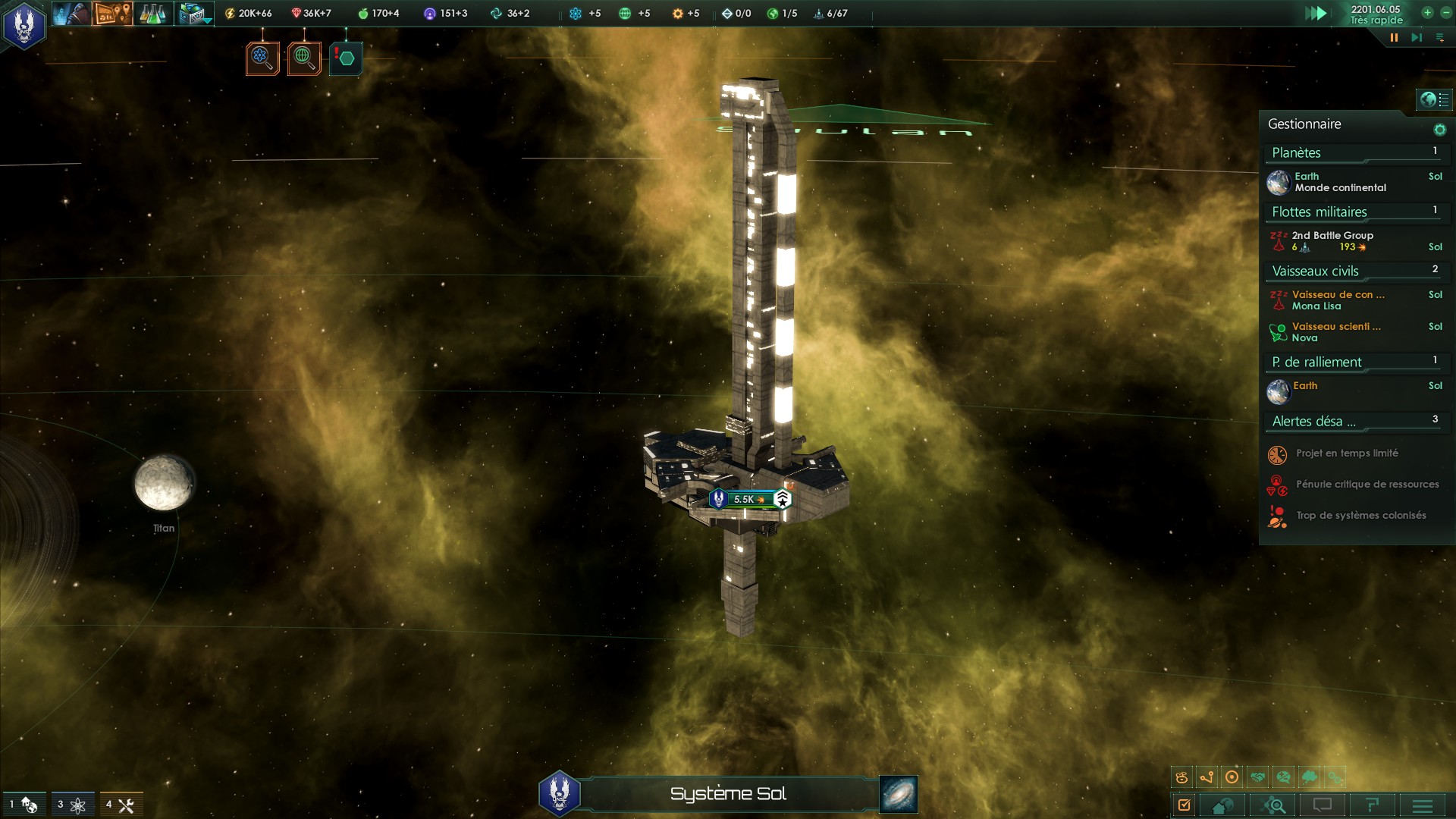This screenshot has width=1456, height=819.
Task: Decrease game speed with the minus button
Action: pyautogui.click(x=1445, y=12)
